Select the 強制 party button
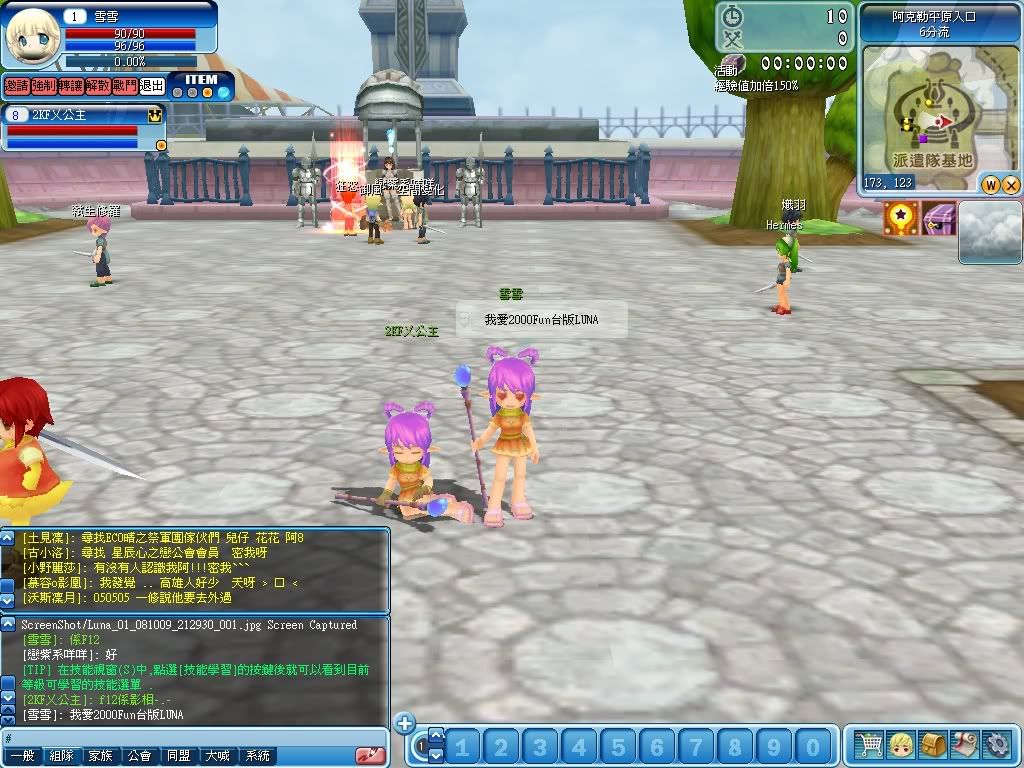 click(x=43, y=87)
